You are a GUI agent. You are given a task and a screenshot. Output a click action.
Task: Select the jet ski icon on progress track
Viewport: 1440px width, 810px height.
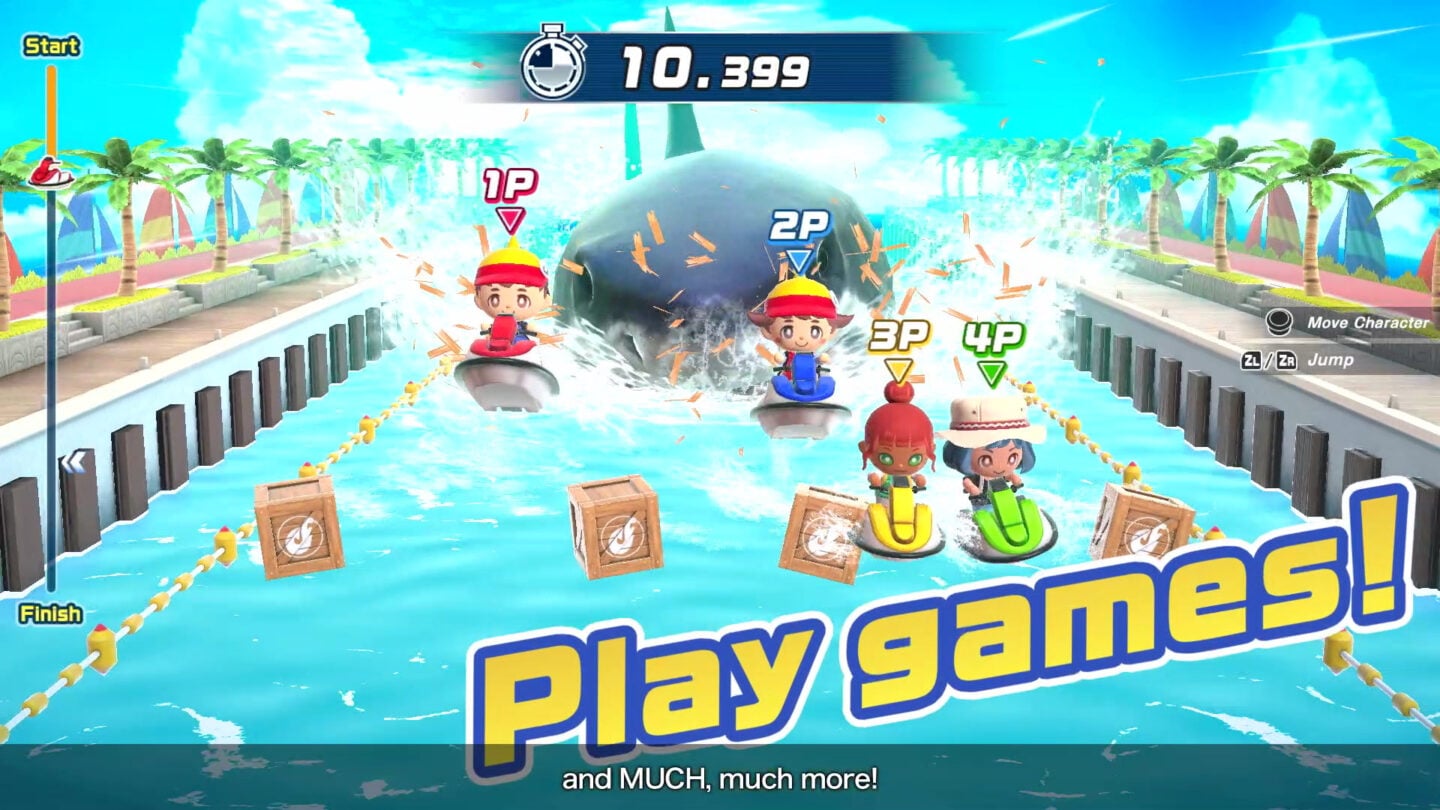click(52, 170)
